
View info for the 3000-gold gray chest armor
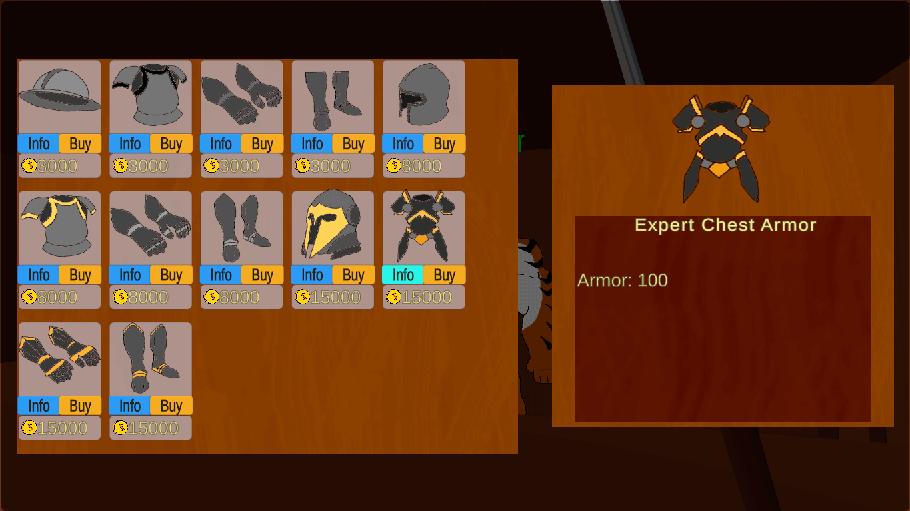coord(129,143)
